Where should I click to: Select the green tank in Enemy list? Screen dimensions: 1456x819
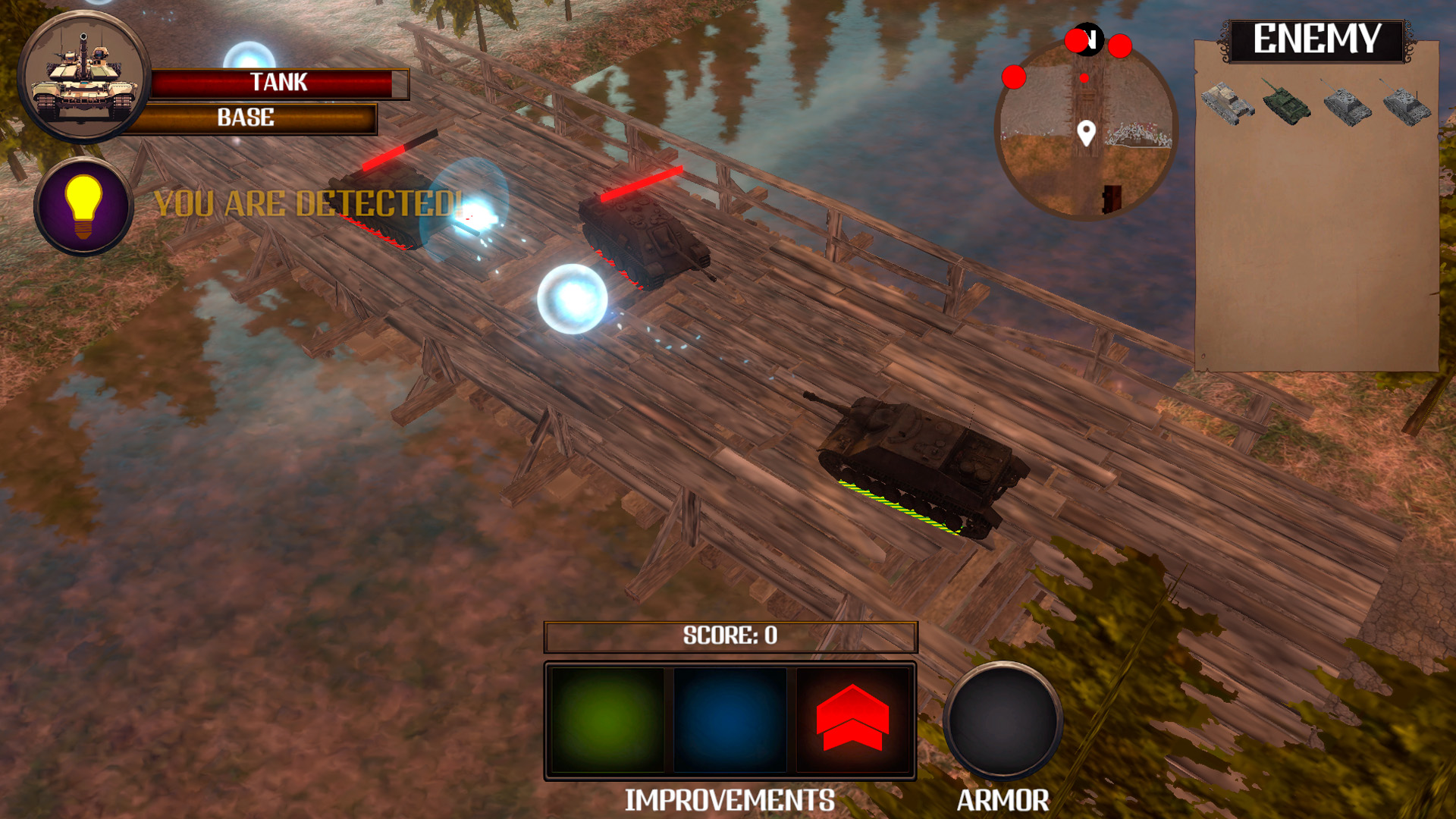(1286, 103)
